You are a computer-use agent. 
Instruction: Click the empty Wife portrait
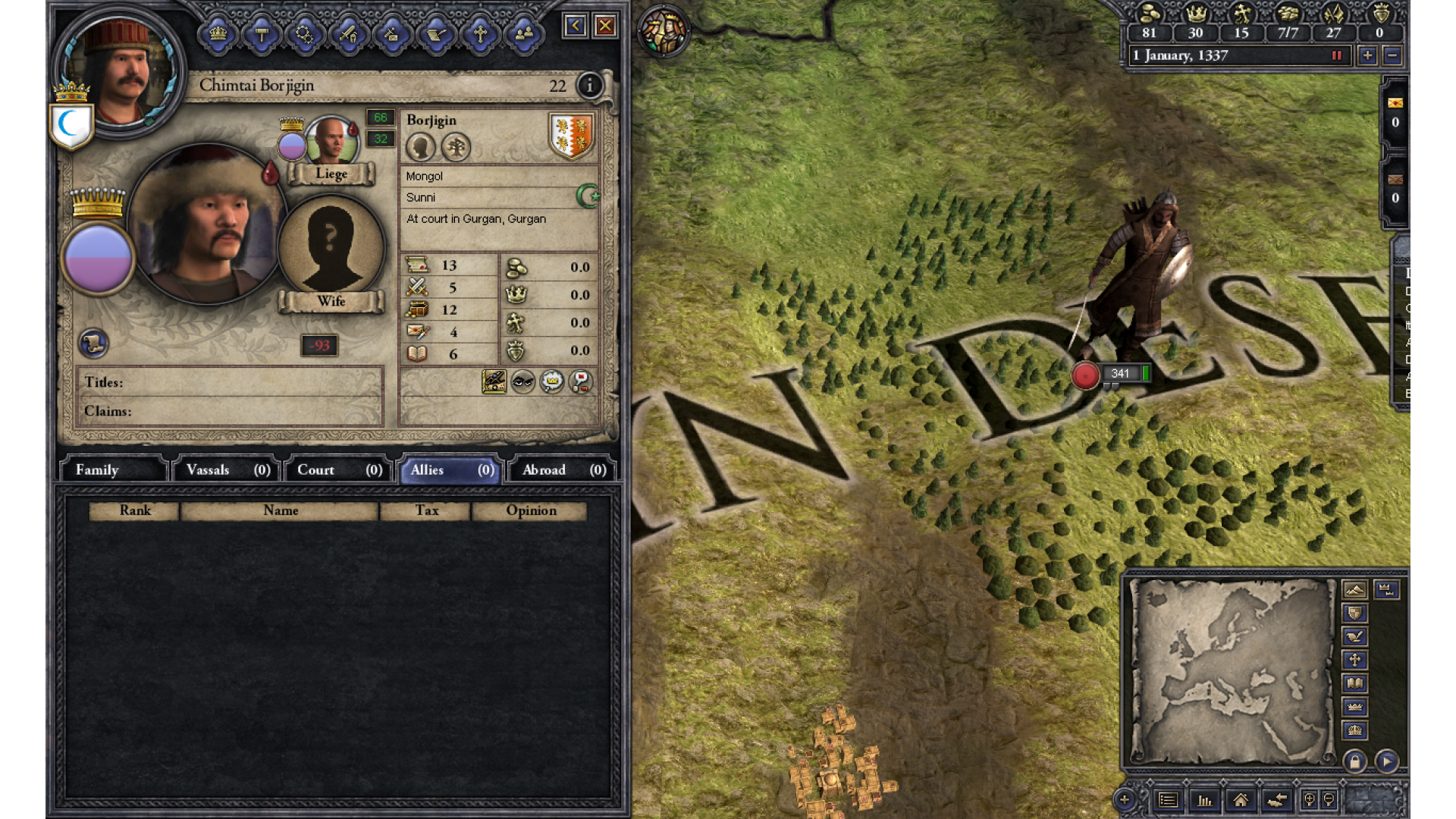[331, 244]
